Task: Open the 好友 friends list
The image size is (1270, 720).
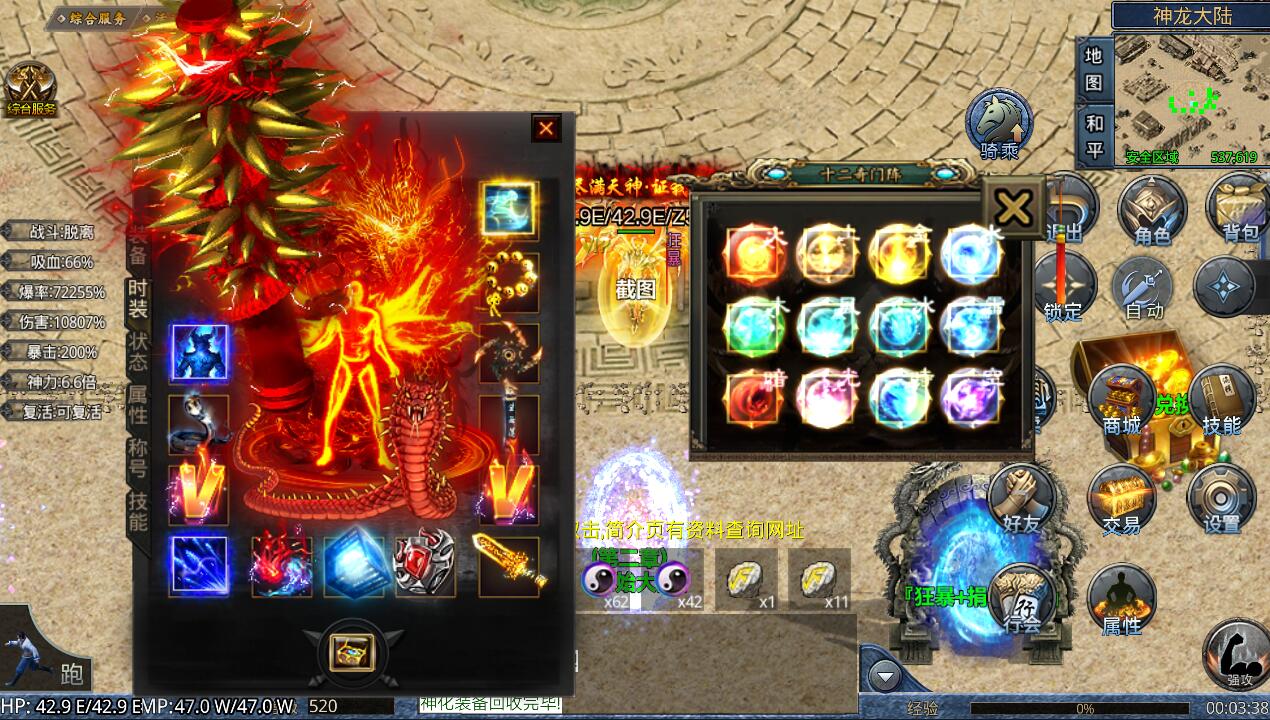Action: pos(1021,497)
